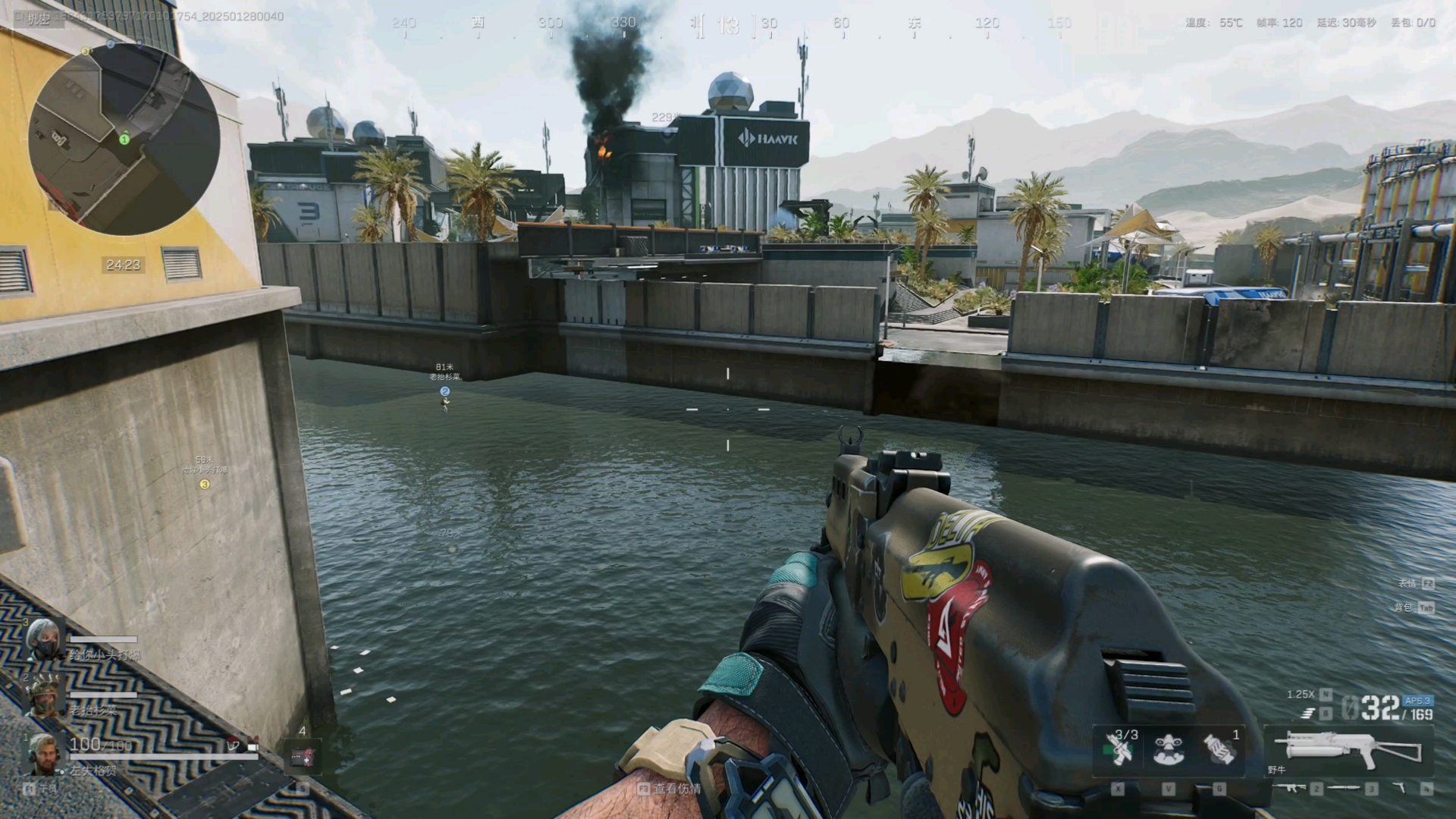The width and height of the screenshot is (1456, 819).
Task: Select the combat knife weapon icon
Action: tap(1343, 789)
